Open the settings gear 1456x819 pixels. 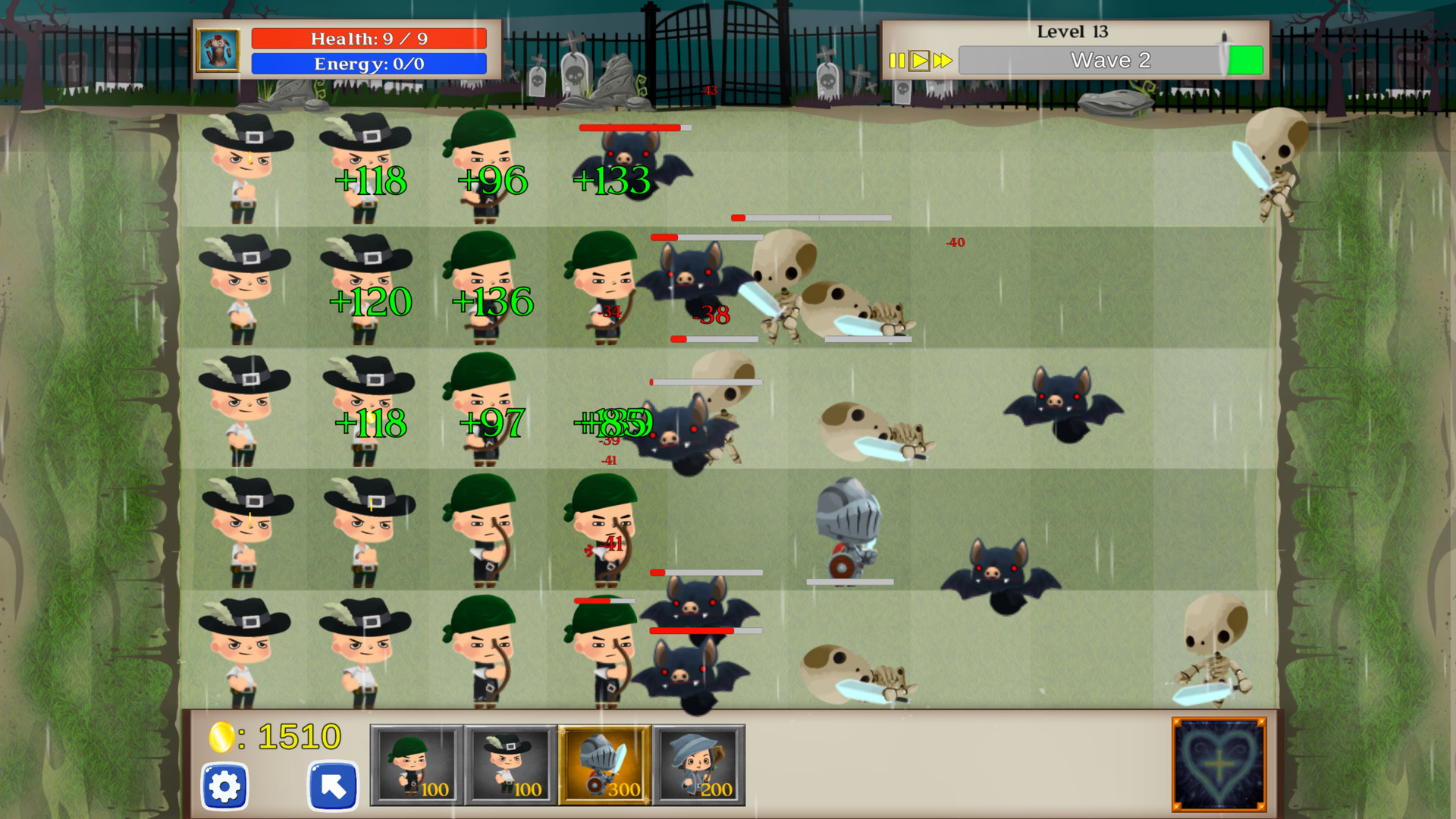224,786
